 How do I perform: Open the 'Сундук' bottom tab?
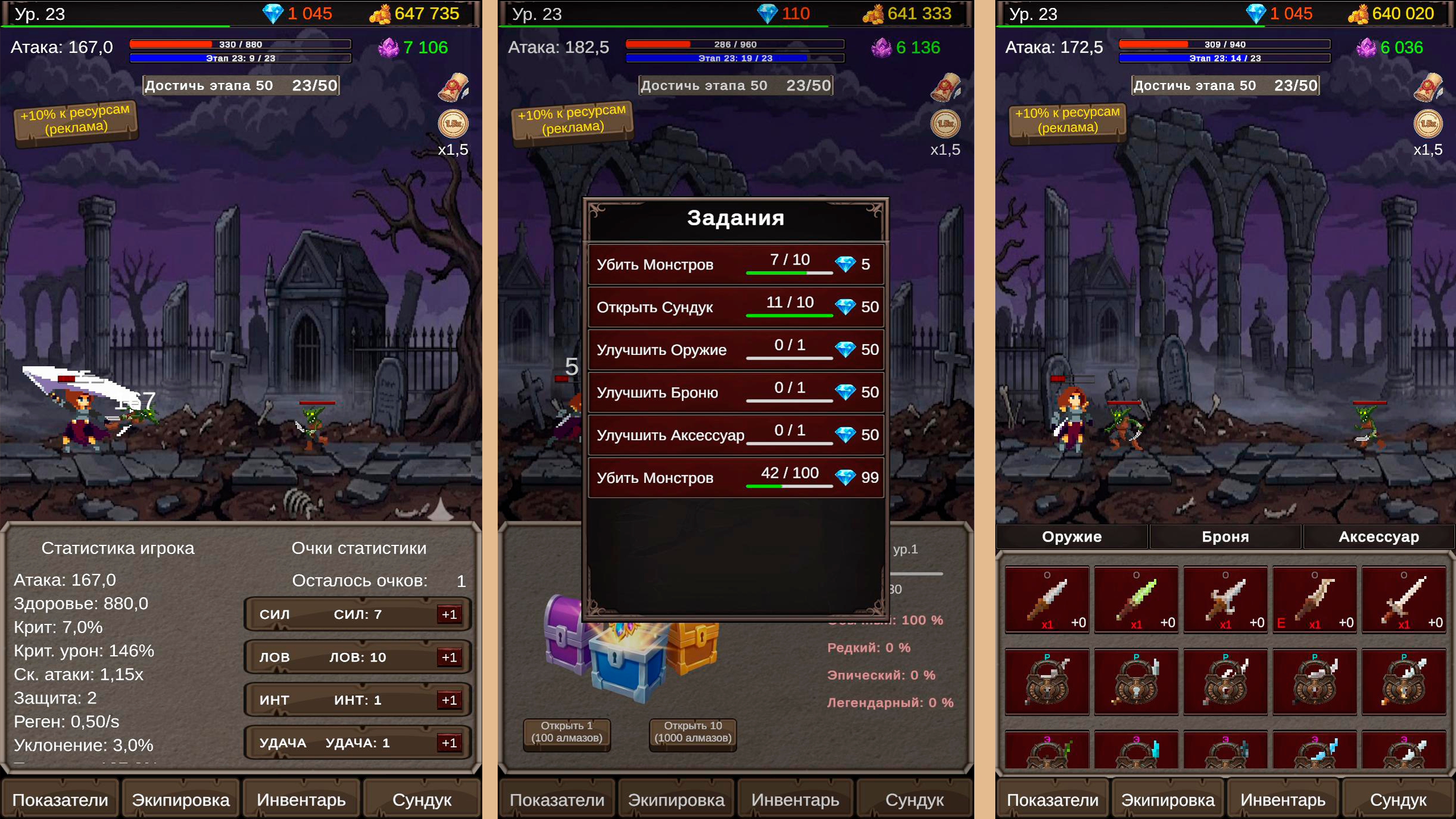coord(422,799)
